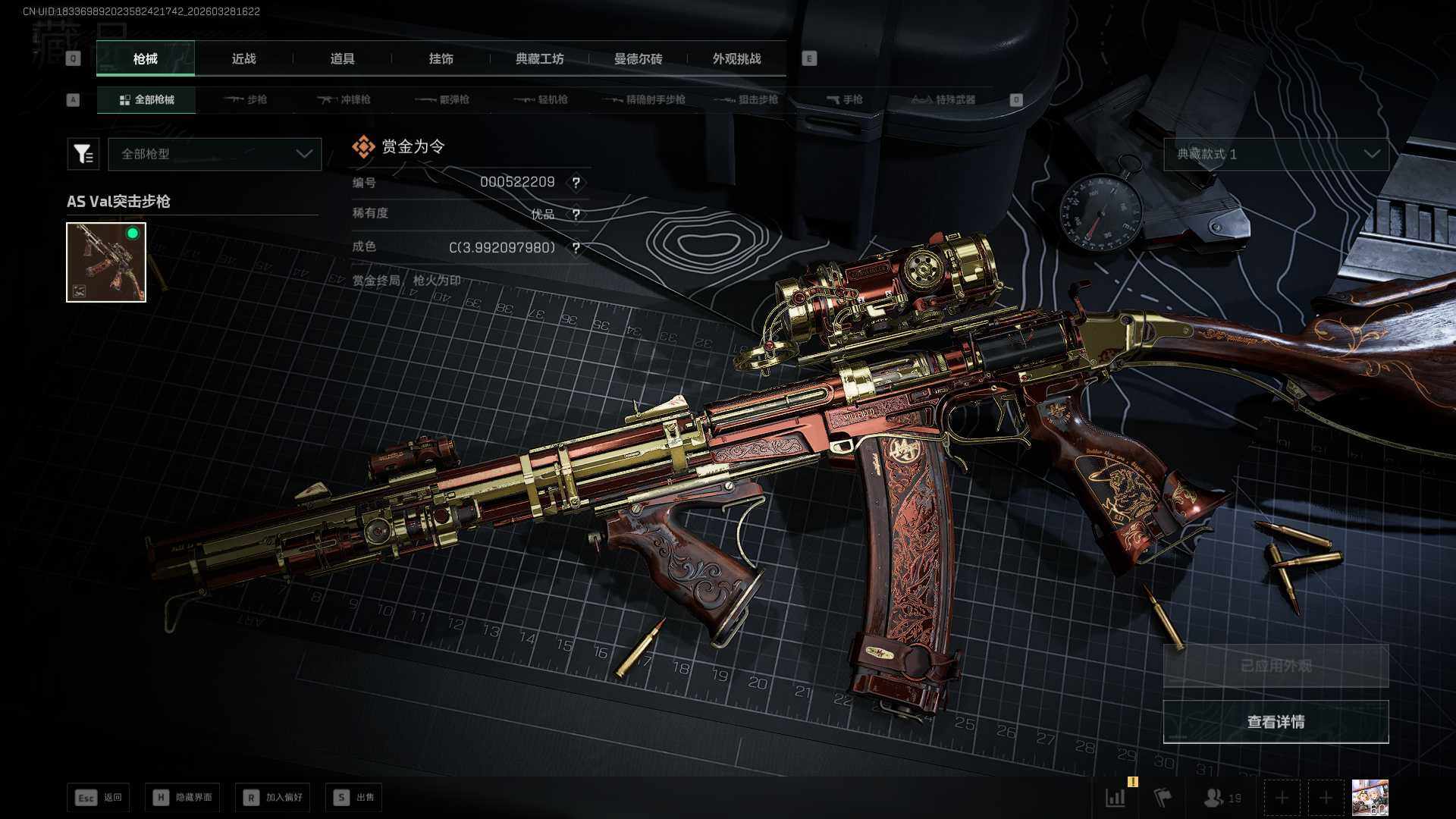Select the AS Val skin thumbnail
1456x819 pixels.
pyautogui.click(x=106, y=262)
